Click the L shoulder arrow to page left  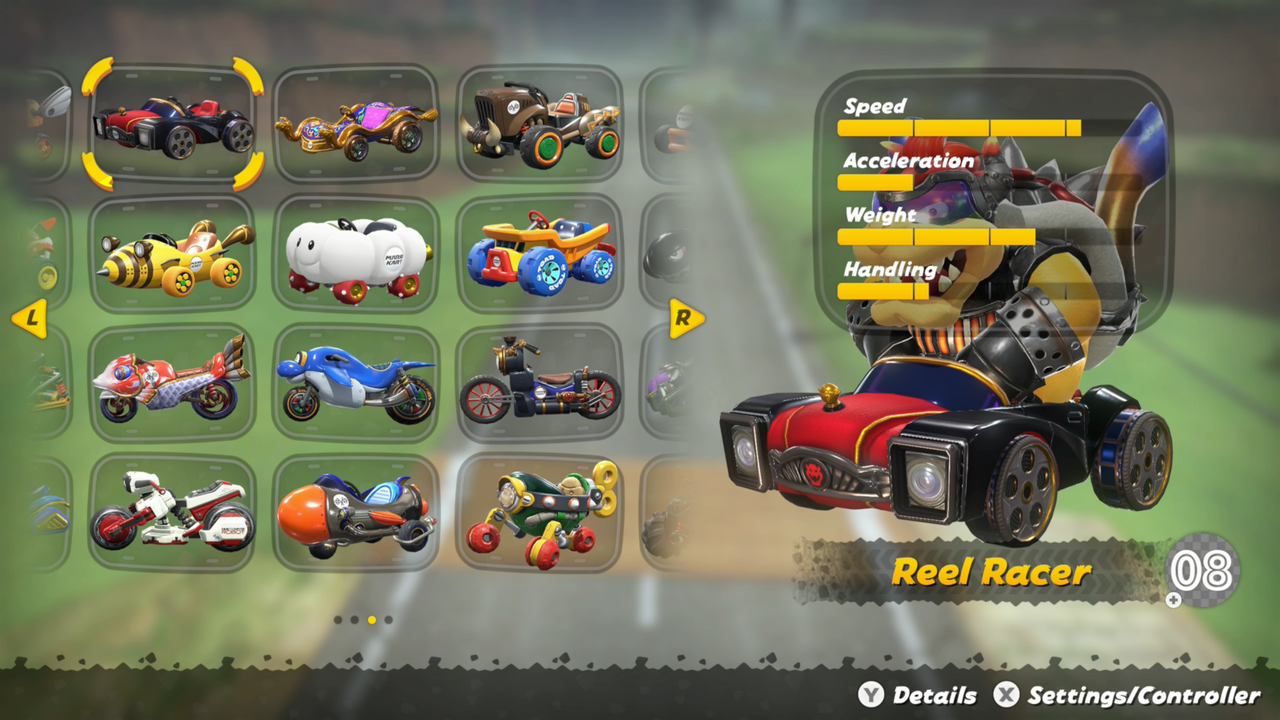(32, 318)
